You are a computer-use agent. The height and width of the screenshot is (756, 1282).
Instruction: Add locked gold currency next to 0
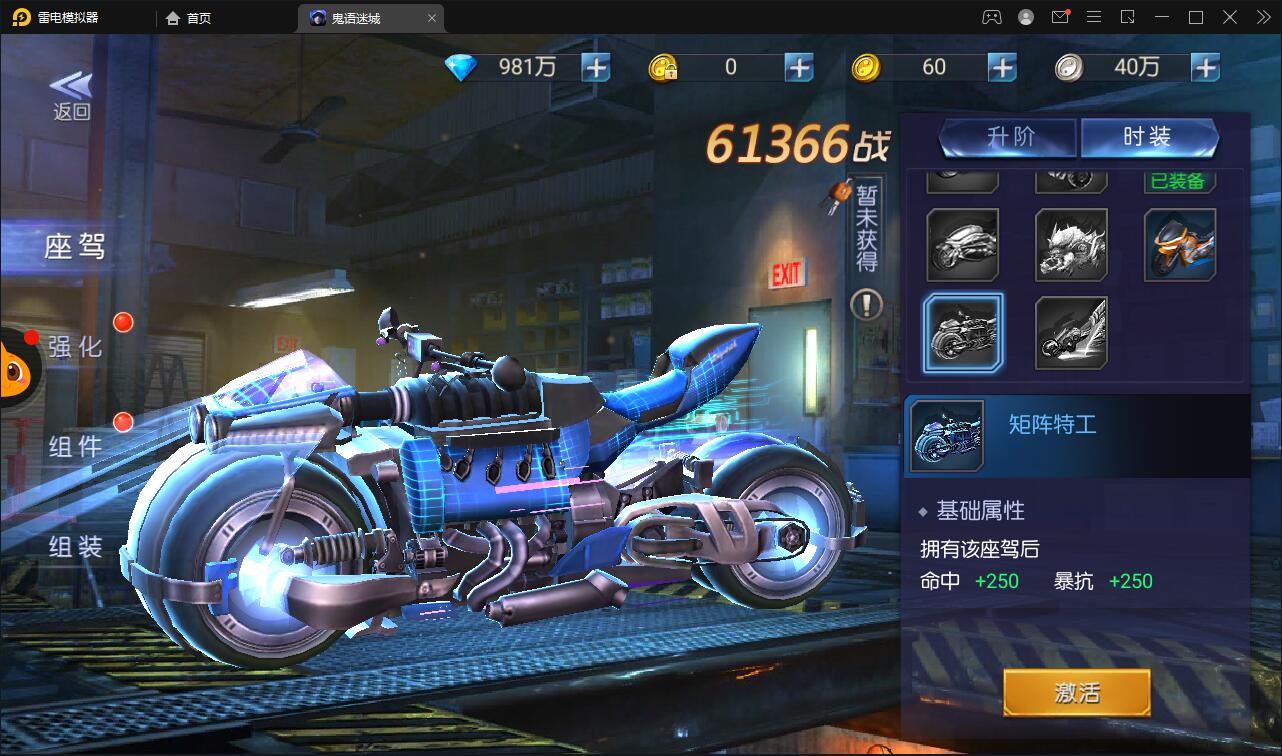coord(799,67)
